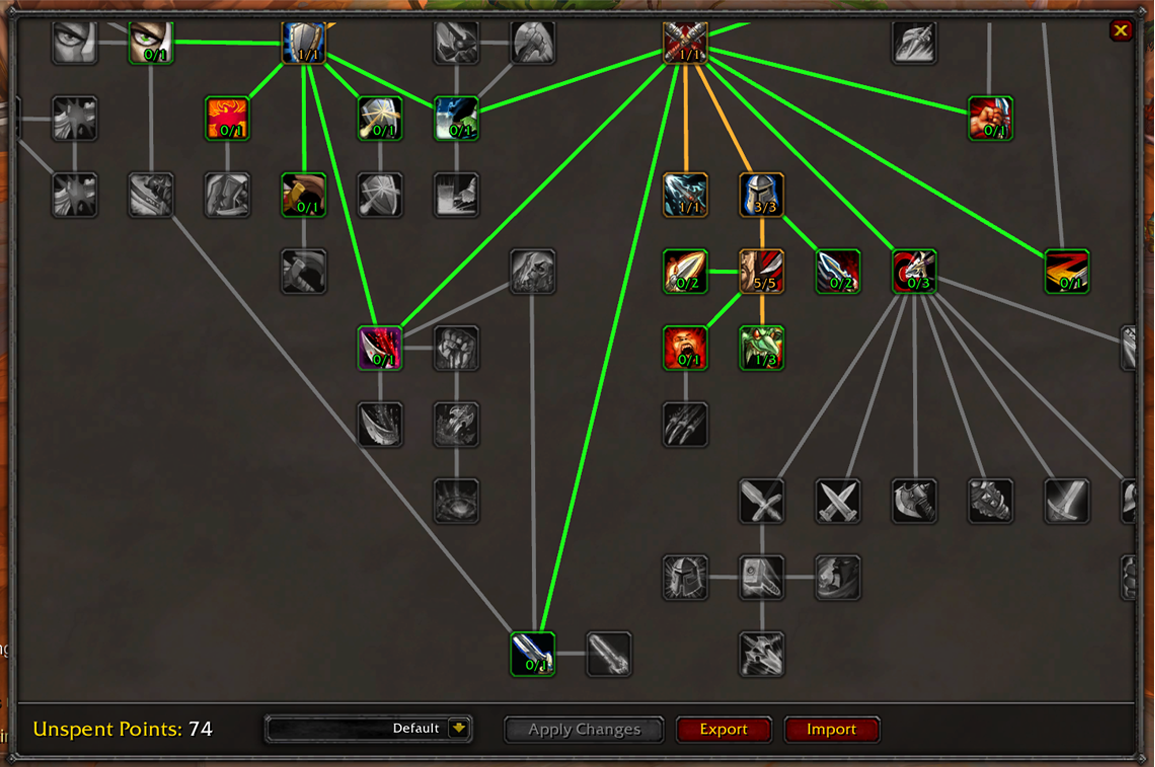
Task: Click the crossed maces 1/1 talent
Action: tap(686, 43)
